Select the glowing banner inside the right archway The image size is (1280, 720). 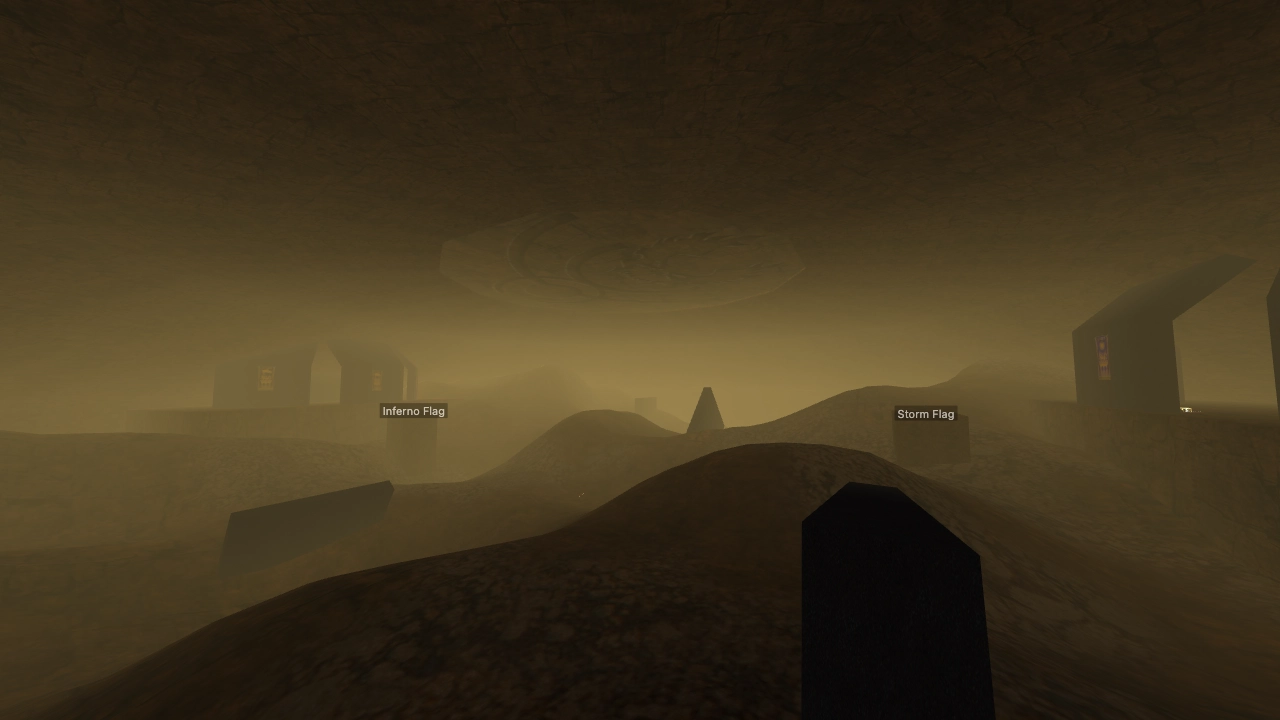[1102, 356]
